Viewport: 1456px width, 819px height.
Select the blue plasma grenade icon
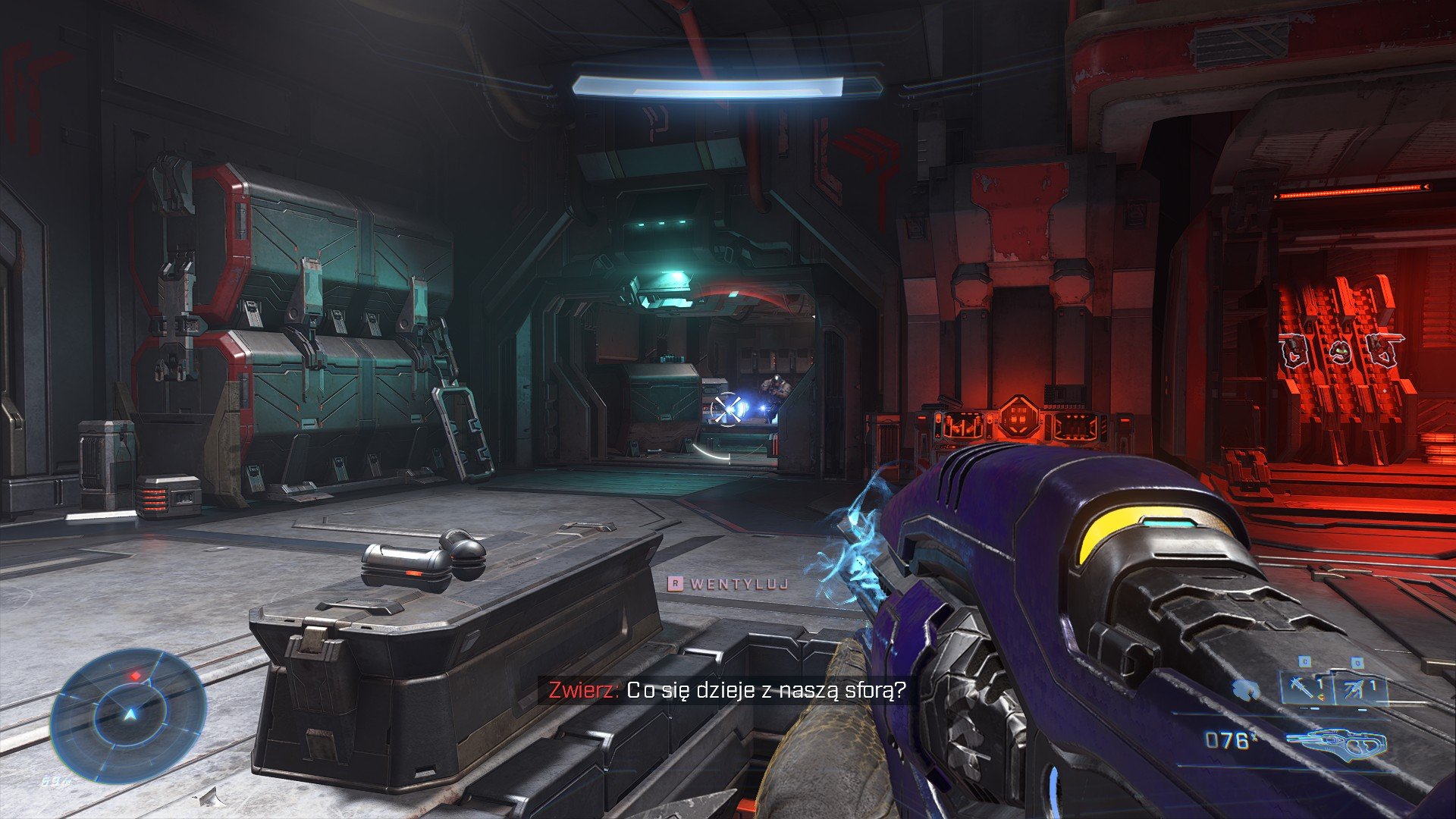coord(1245,690)
